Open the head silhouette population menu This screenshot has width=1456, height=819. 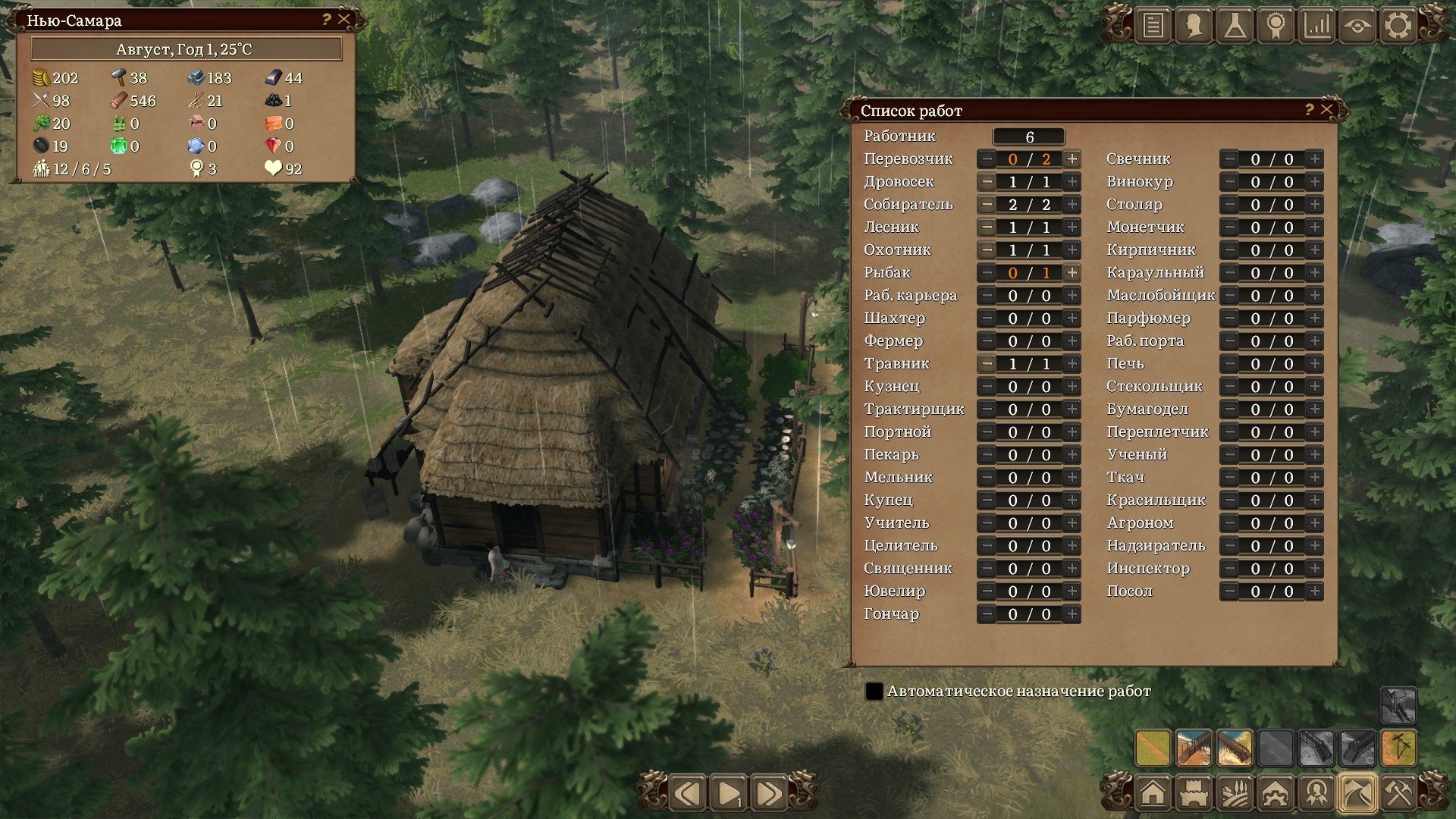(1194, 26)
